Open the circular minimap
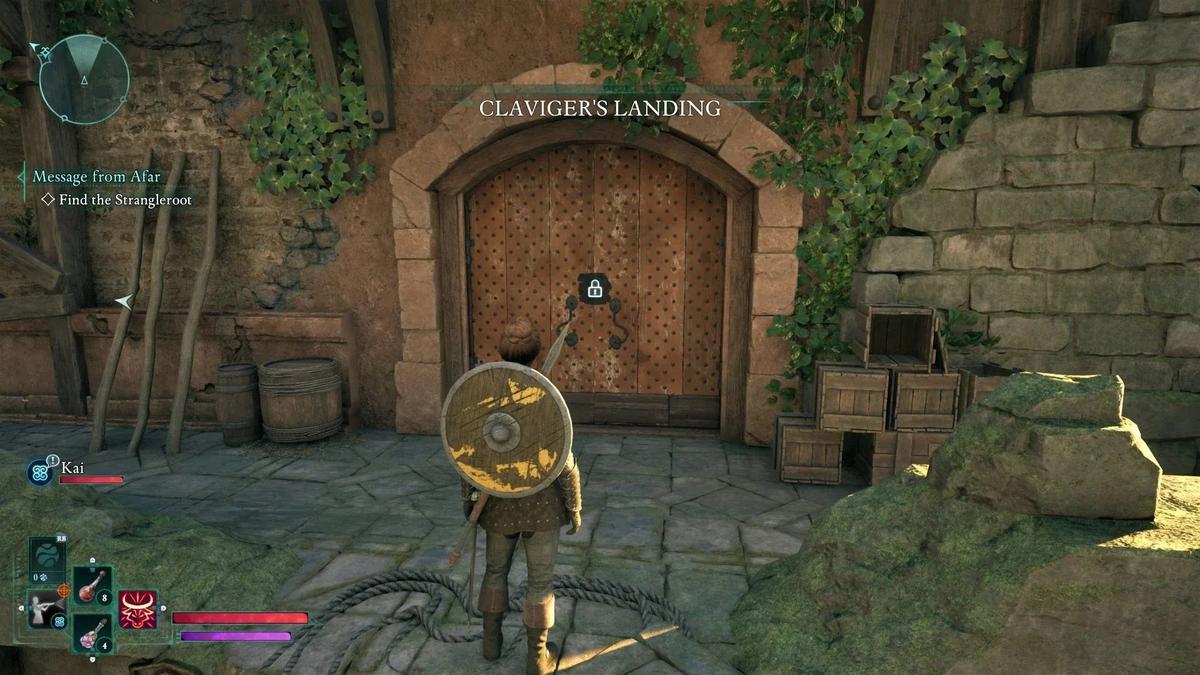 84,79
